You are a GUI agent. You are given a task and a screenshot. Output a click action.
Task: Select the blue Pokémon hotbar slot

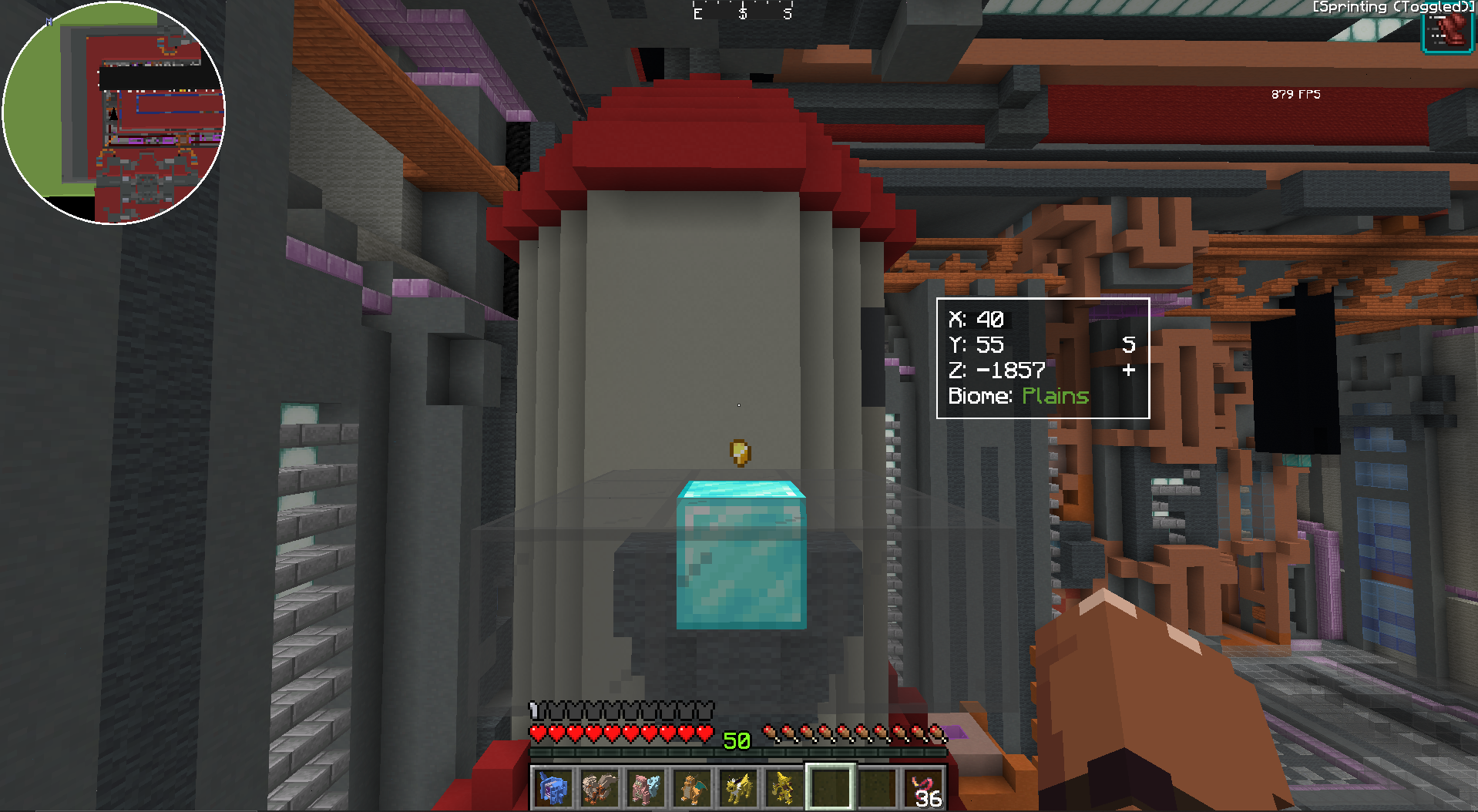[x=553, y=788]
